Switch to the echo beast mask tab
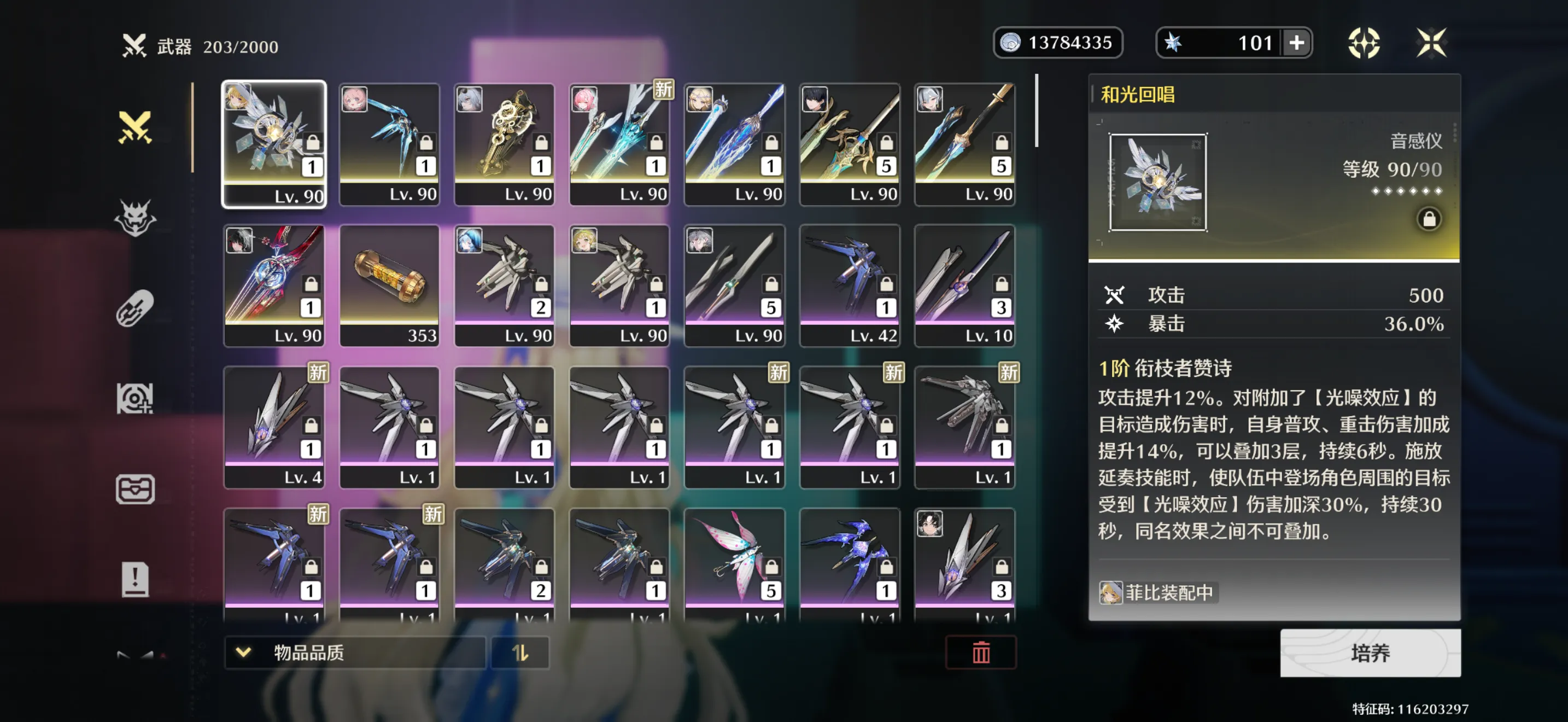 pyautogui.click(x=135, y=218)
